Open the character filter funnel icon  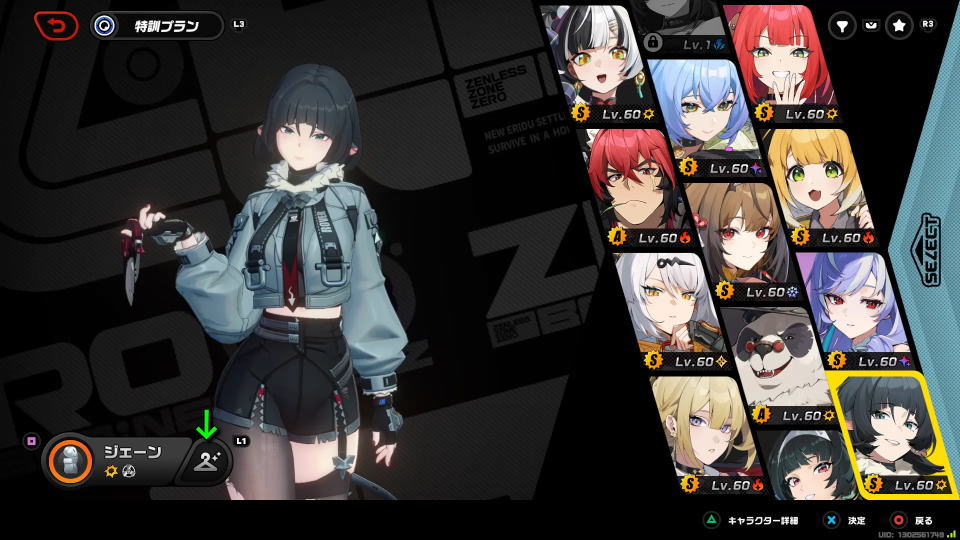pyautogui.click(x=843, y=27)
